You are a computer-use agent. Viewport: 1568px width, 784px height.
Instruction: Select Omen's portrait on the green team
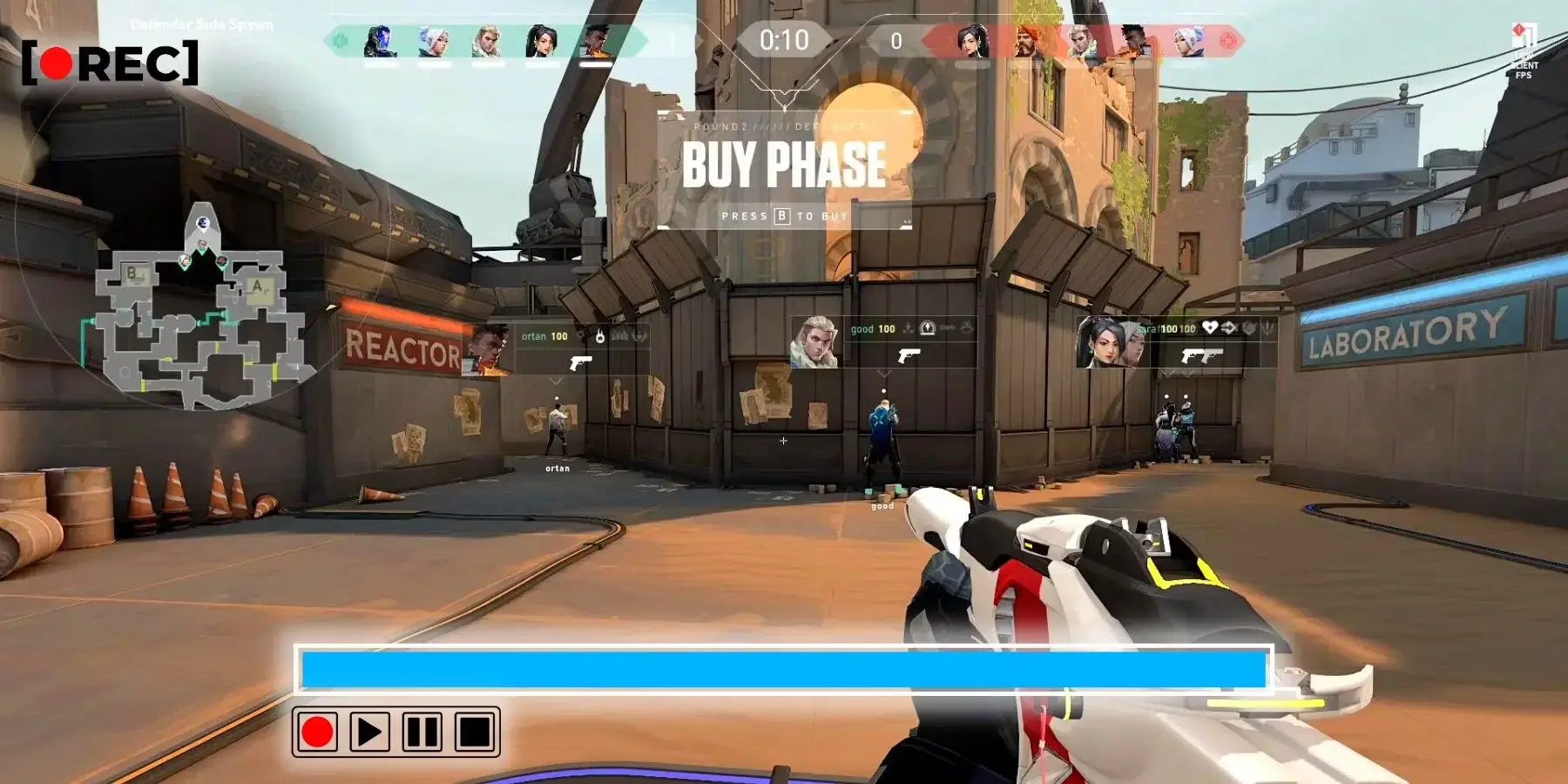[380, 41]
